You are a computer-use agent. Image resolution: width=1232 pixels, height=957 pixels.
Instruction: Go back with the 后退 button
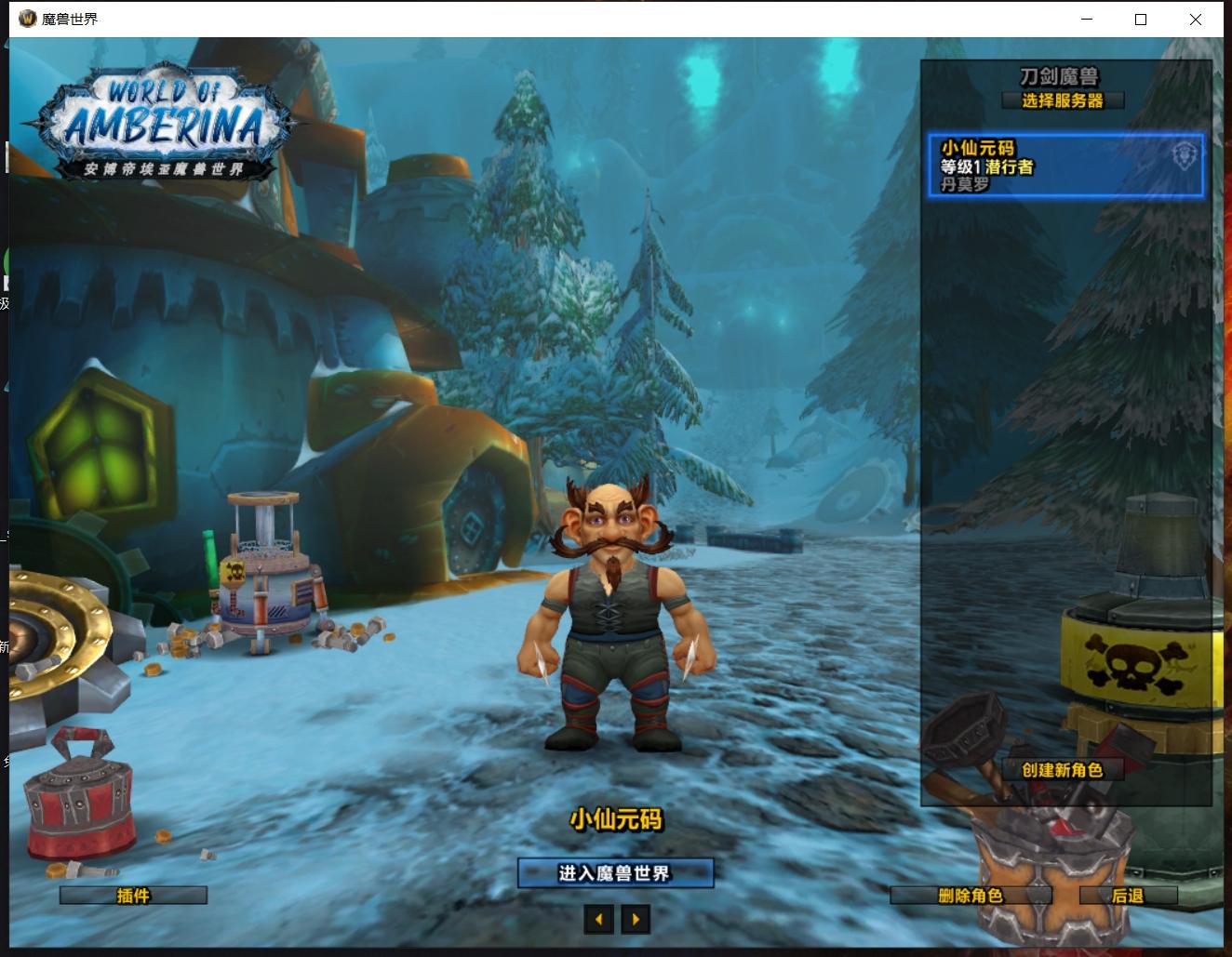1128,896
